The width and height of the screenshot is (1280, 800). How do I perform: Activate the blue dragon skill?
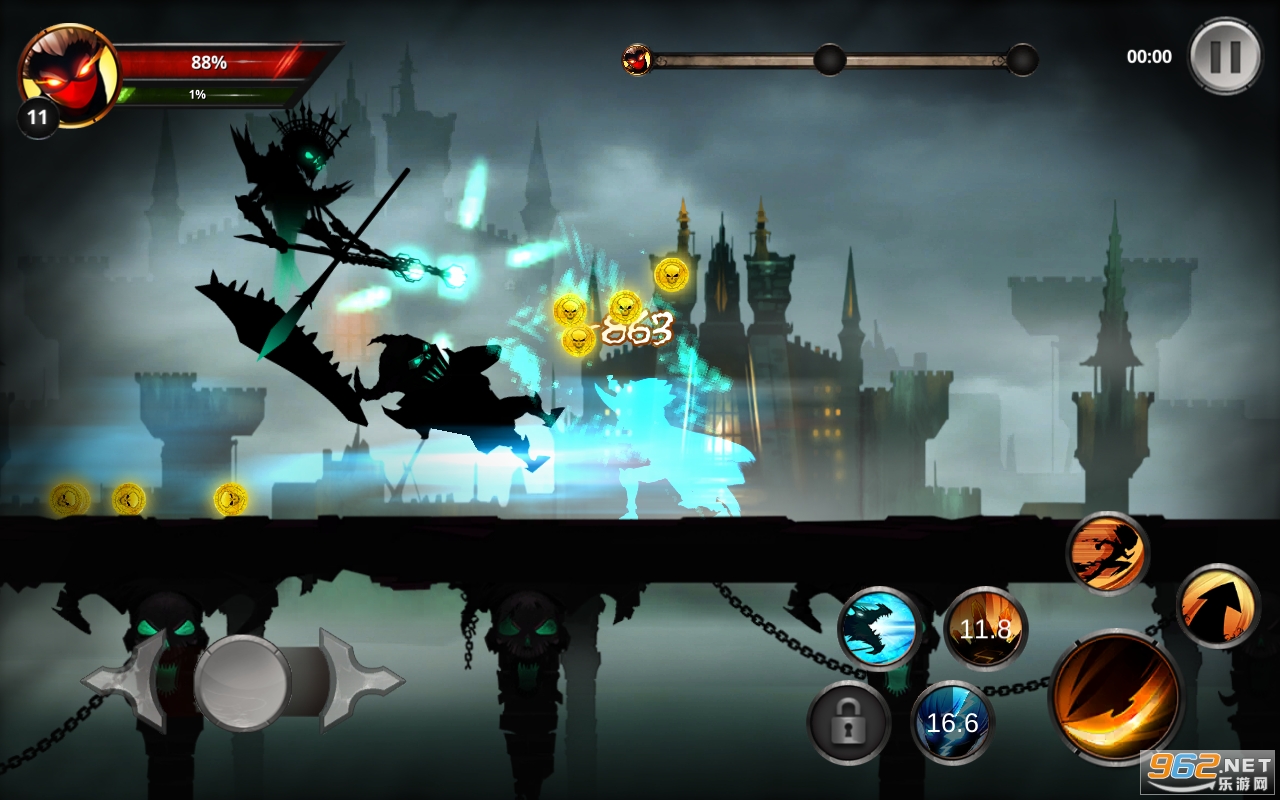880,628
